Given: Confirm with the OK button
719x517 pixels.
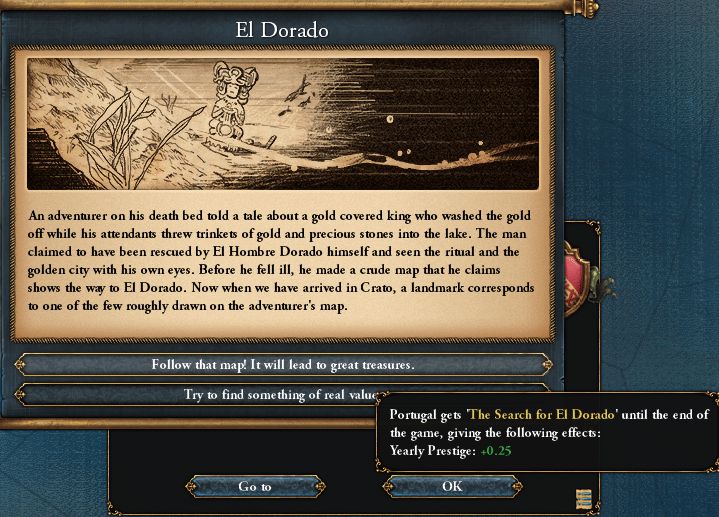Looking at the screenshot, I should click(452, 486).
